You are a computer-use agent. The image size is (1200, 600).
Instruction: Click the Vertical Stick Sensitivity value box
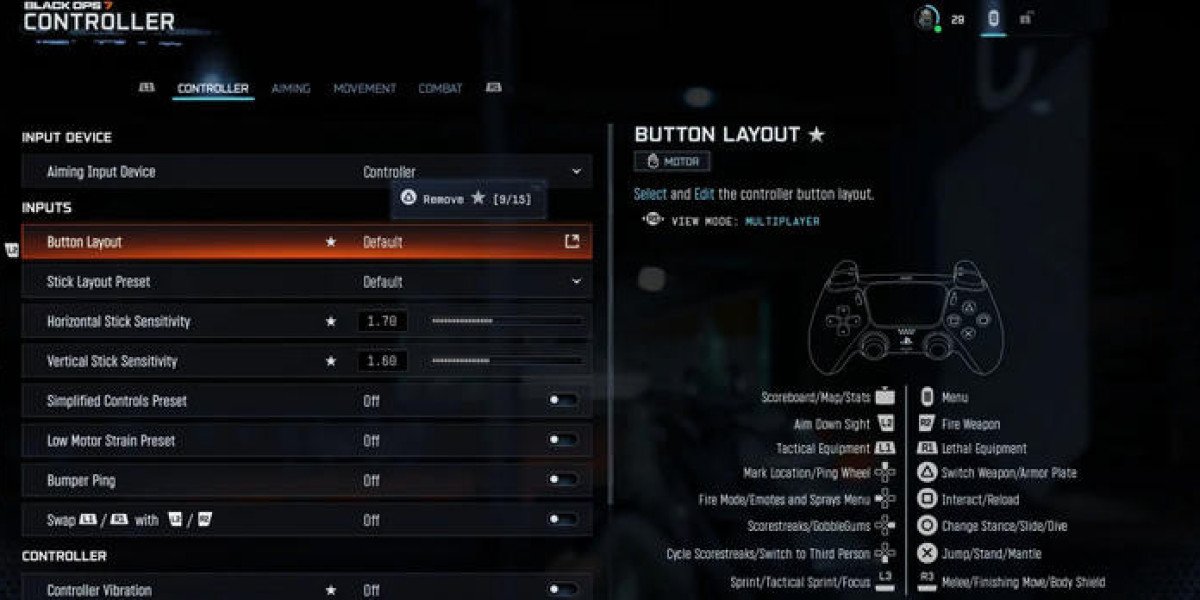click(382, 361)
